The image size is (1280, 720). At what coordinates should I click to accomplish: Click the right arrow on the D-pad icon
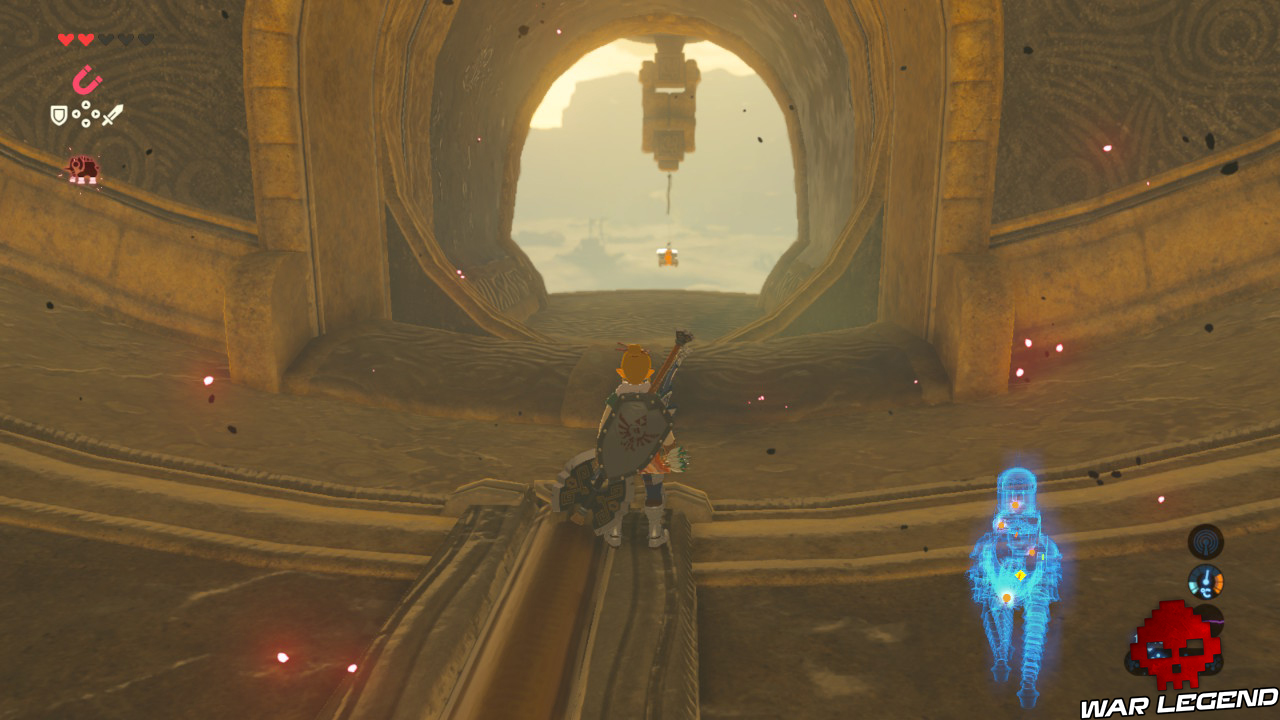pyautogui.click(x=95, y=114)
